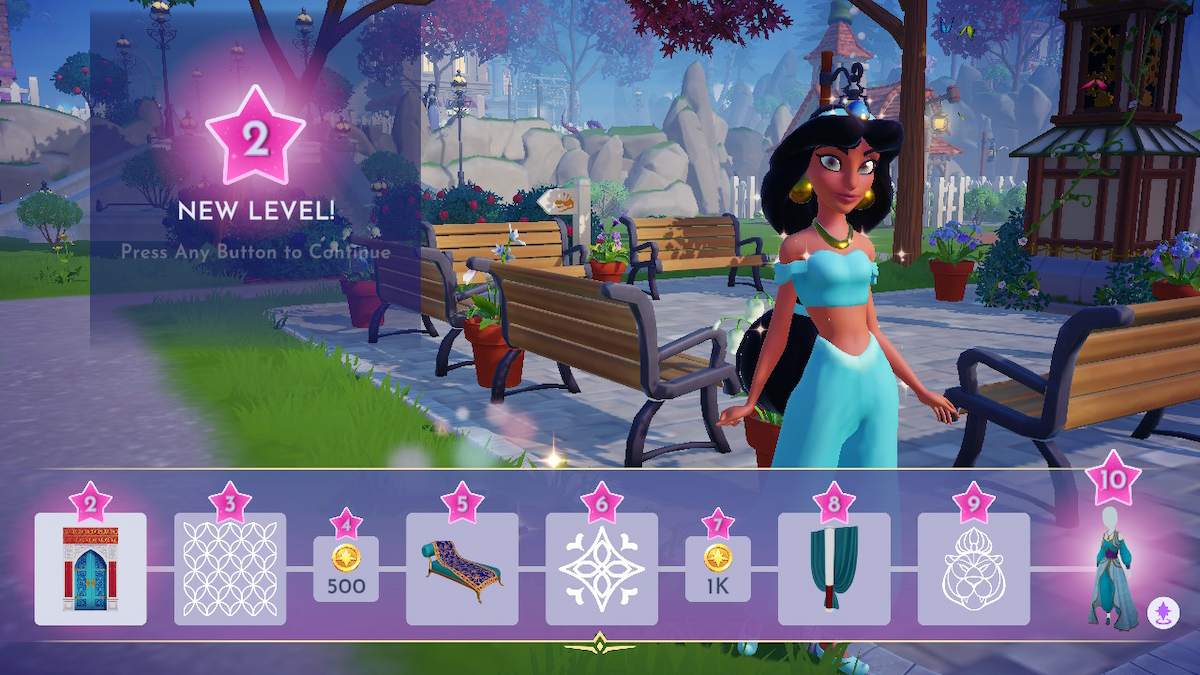1200x675 pixels.
Task: Choose the level 3 lattice pattern reward
Action: tap(230, 569)
